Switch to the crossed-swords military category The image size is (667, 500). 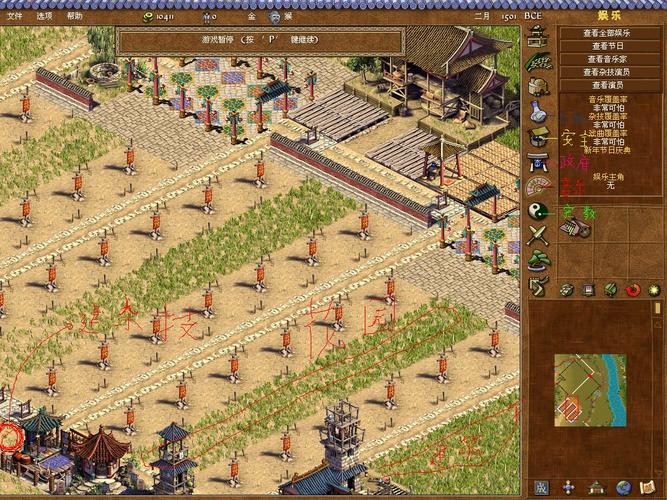pyautogui.click(x=538, y=236)
